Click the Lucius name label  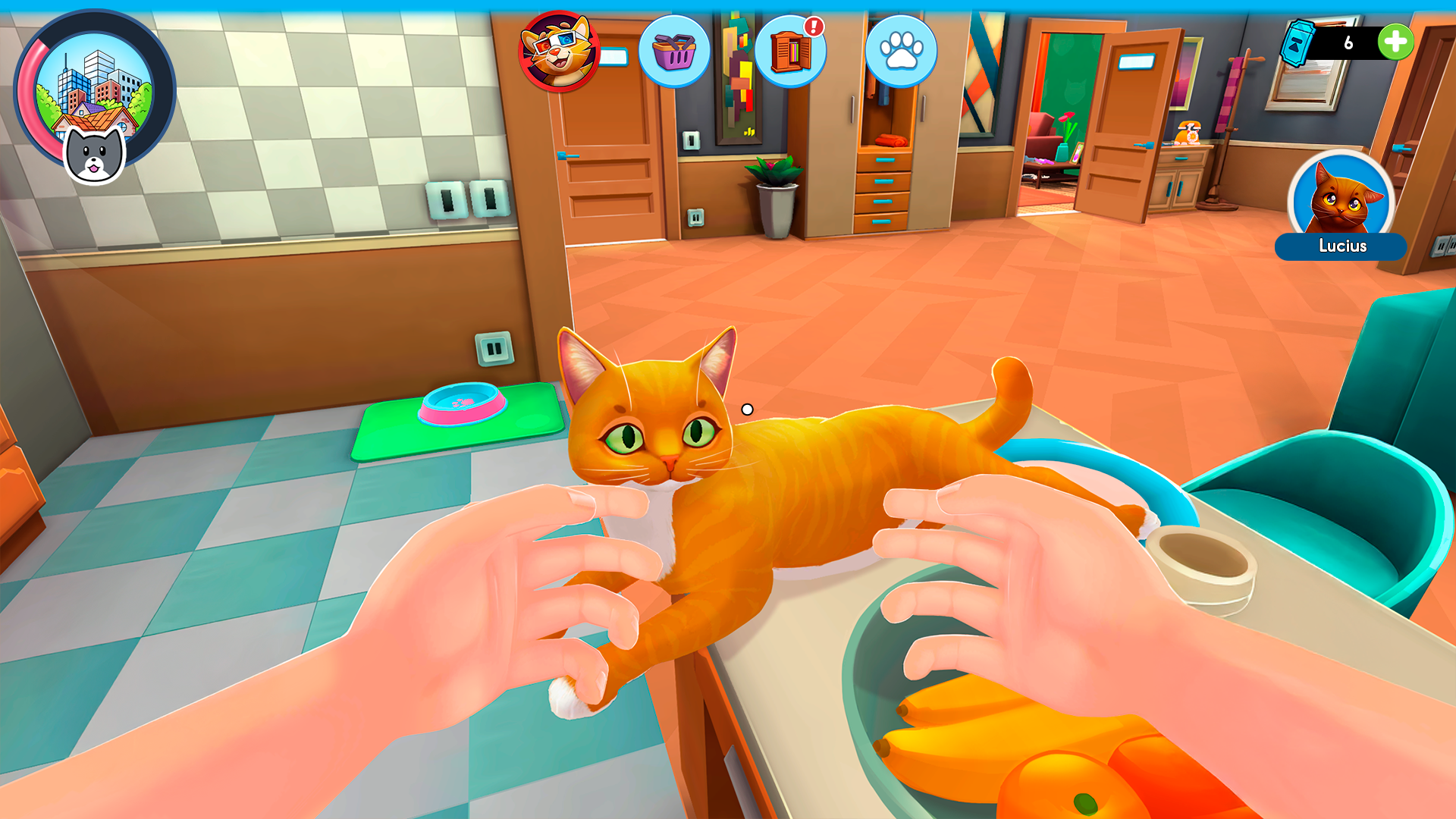click(1341, 246)
